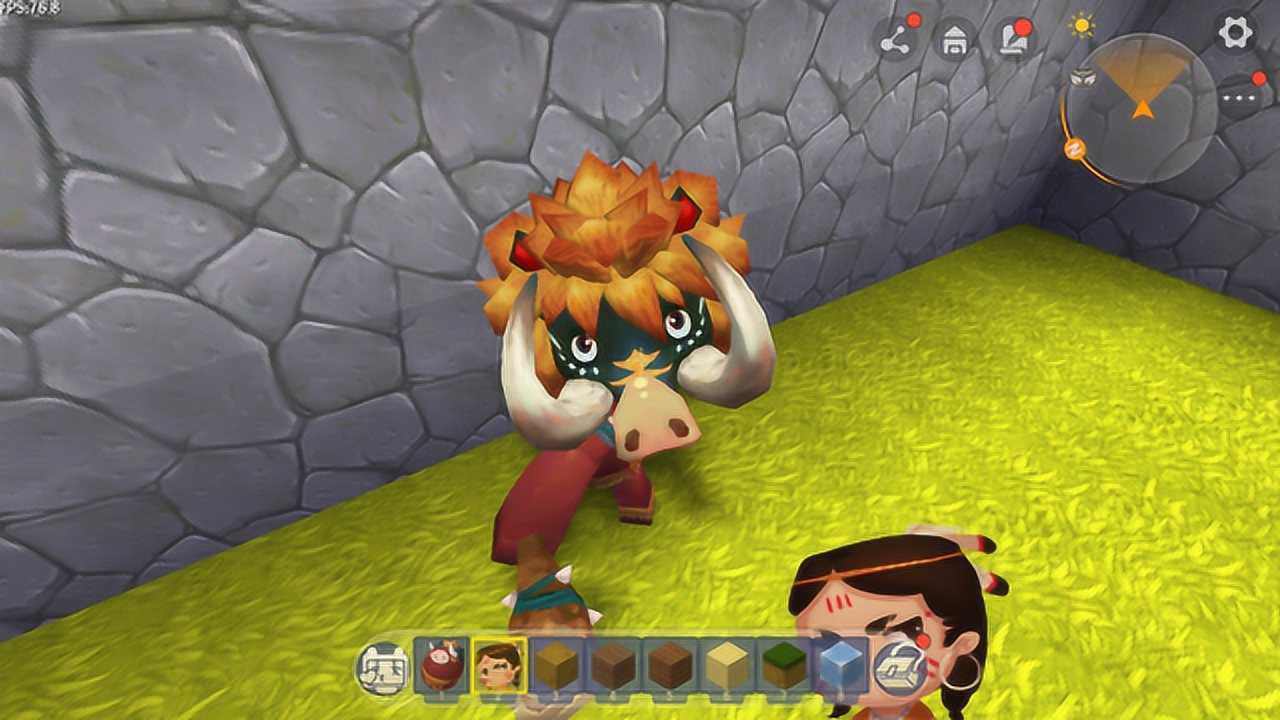Select the girl character face hotbar slot
This screenshot has width=1280, height=720.
click(499, 665)
